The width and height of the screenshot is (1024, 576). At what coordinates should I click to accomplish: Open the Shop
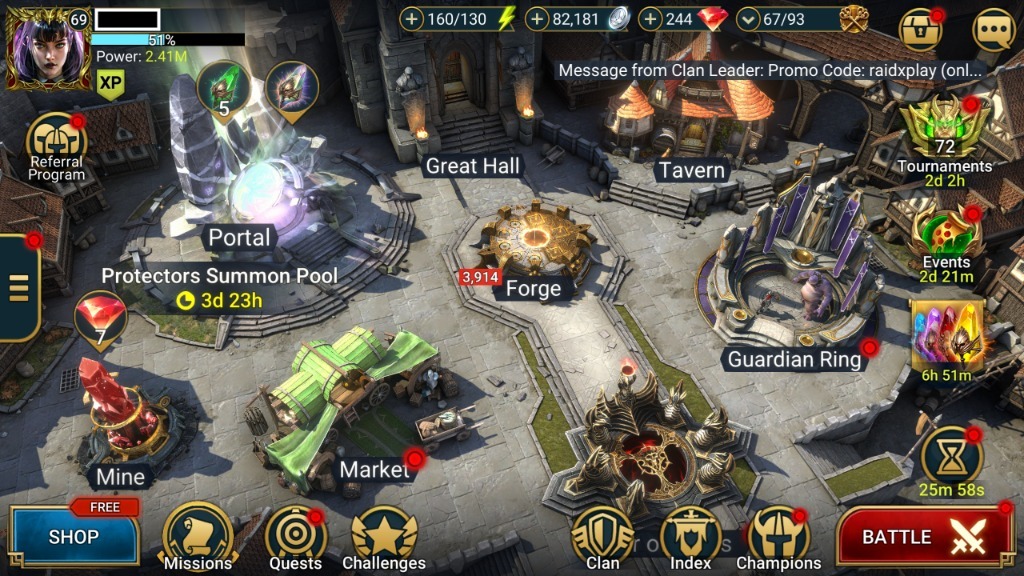point(74,537)
